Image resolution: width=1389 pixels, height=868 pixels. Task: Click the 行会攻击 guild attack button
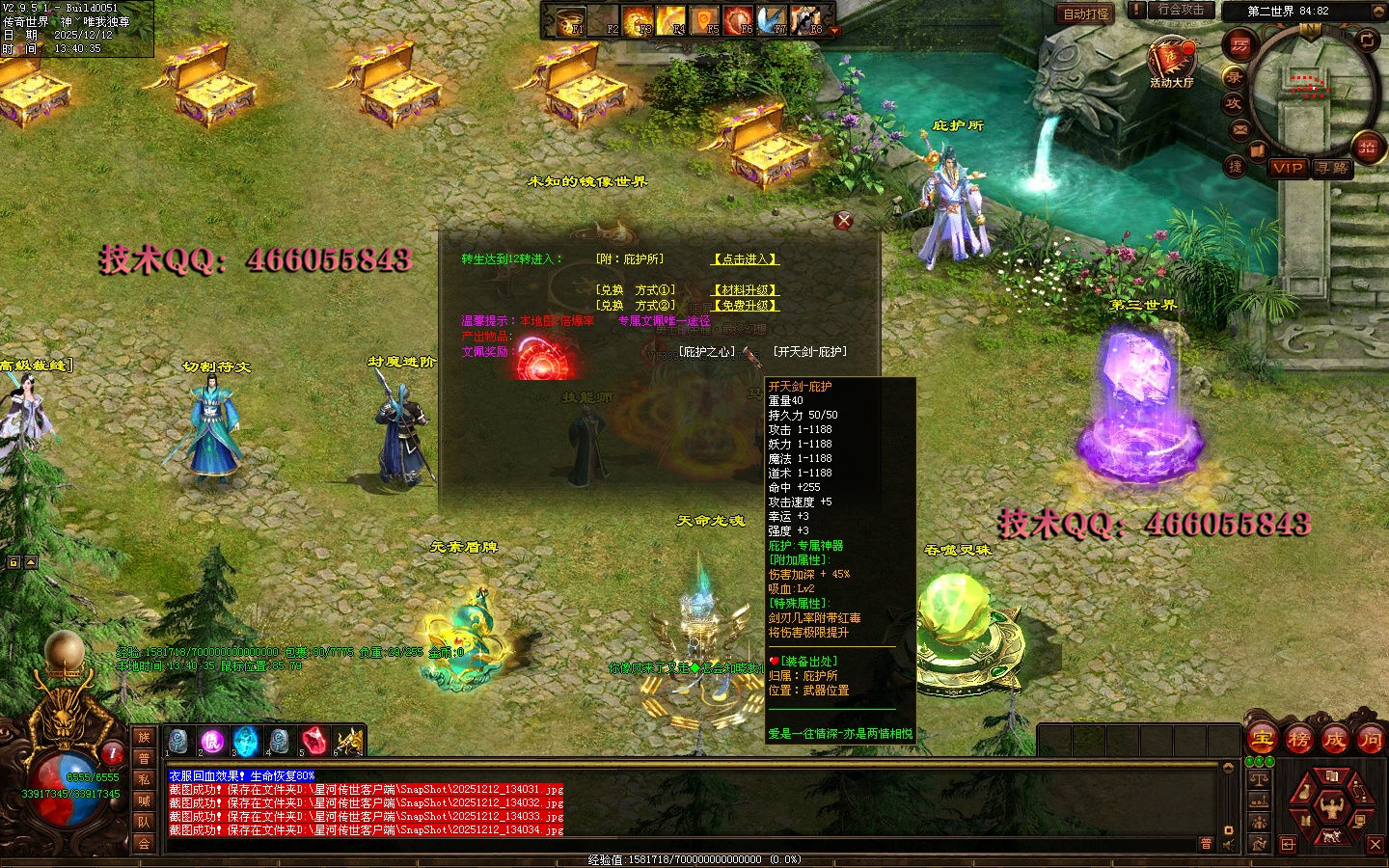(x=1181, y=10)
